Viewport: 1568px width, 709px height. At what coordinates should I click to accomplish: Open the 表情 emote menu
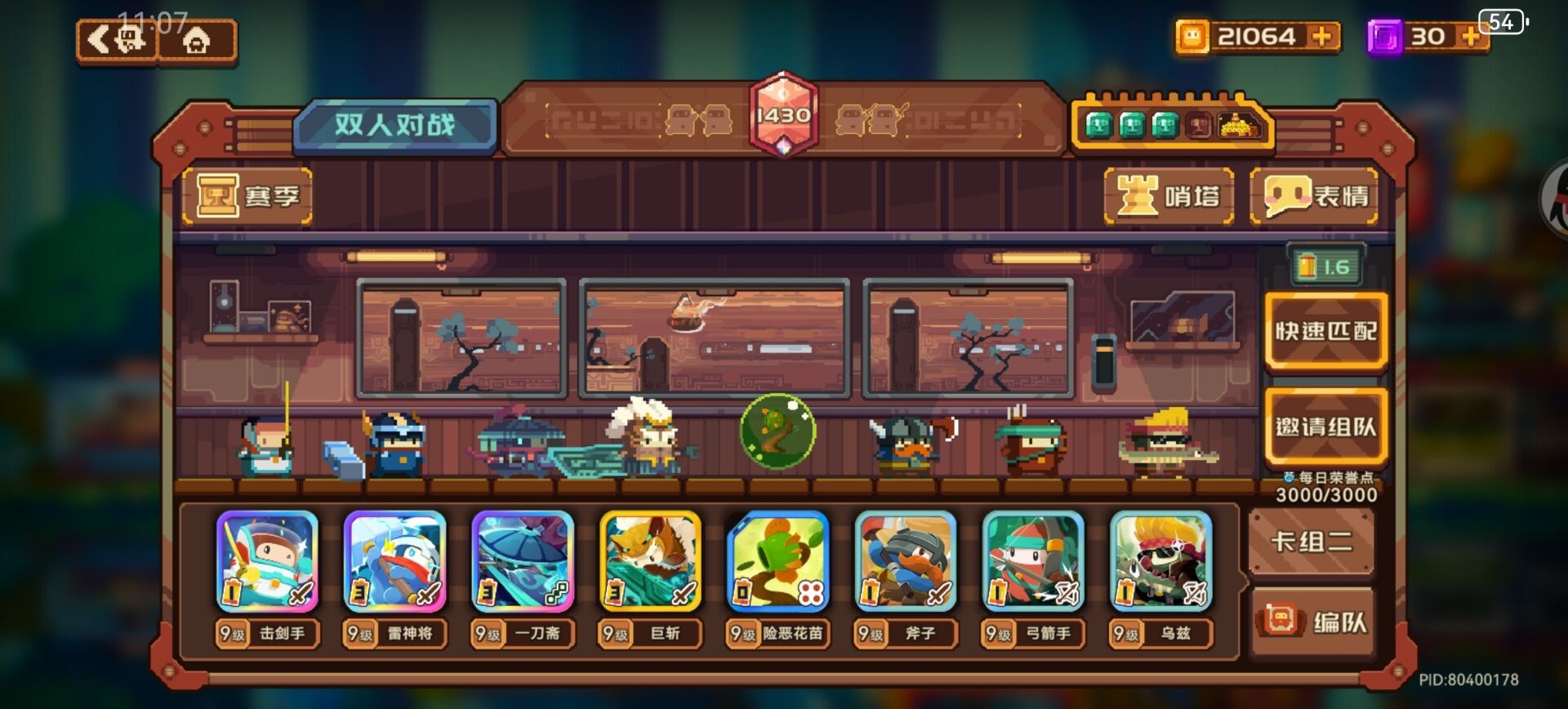(1314, 196)
